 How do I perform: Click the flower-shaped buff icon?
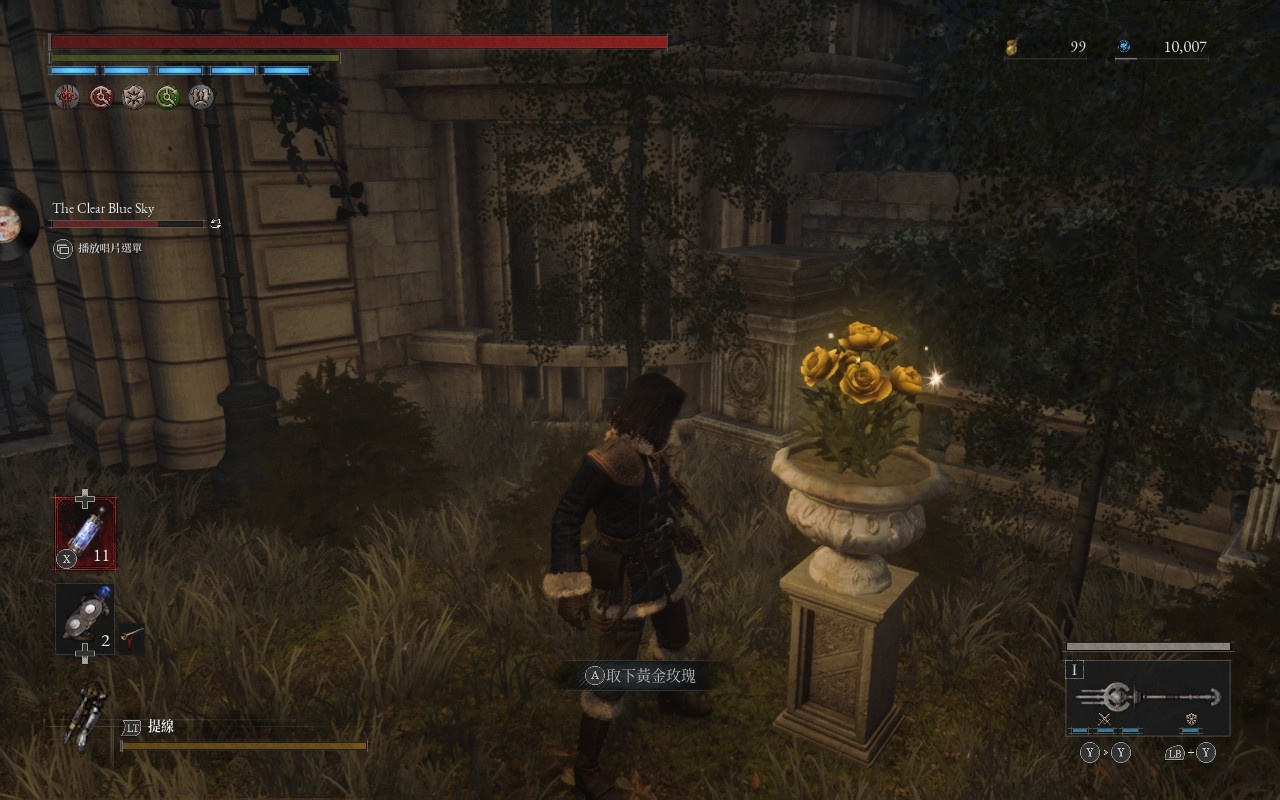(x=134, y=97)
